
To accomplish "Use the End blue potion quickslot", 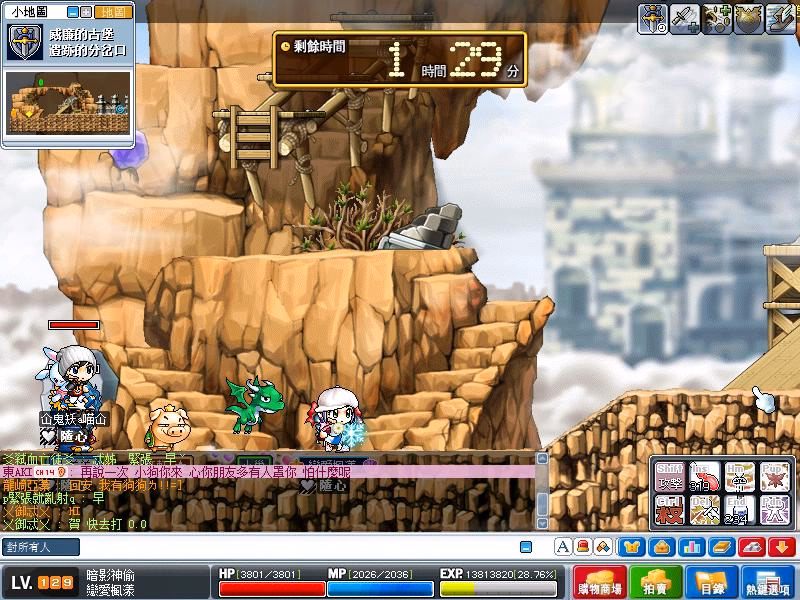I will point(740,511).
